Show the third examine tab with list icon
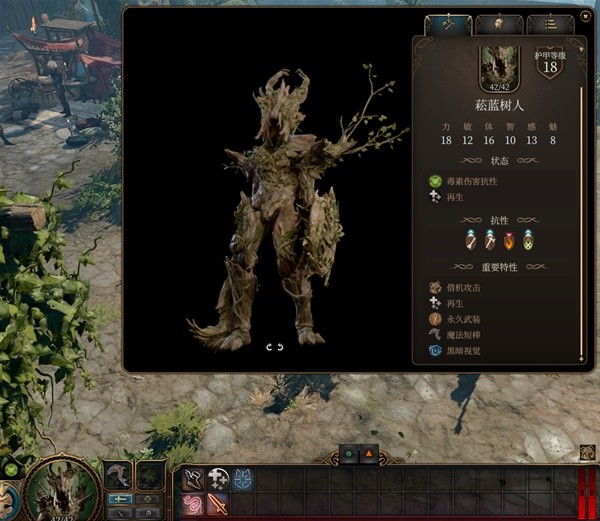Screen dimensions: 600x521 549,24
